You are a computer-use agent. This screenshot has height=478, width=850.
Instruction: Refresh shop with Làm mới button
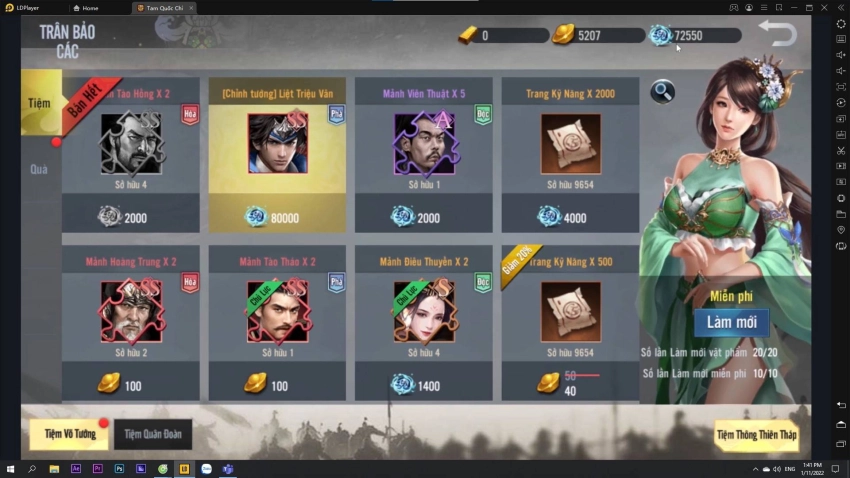click(730, 322)
